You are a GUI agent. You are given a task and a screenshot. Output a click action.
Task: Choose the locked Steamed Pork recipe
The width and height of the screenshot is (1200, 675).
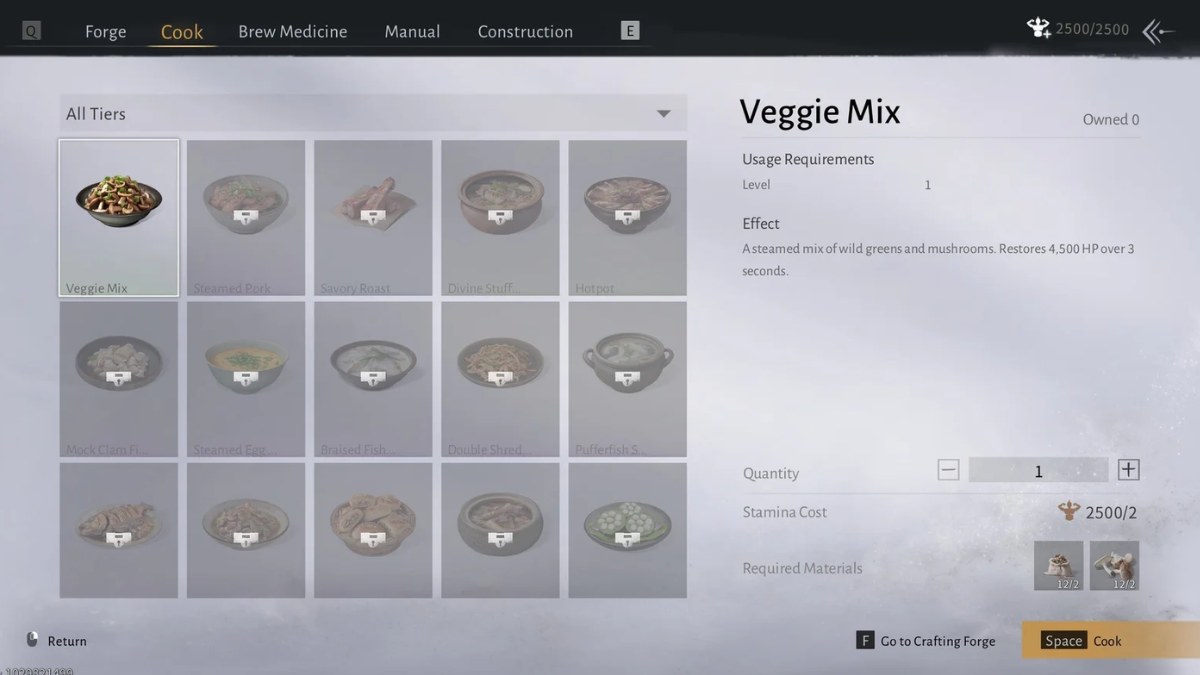(x=246, y=218)
